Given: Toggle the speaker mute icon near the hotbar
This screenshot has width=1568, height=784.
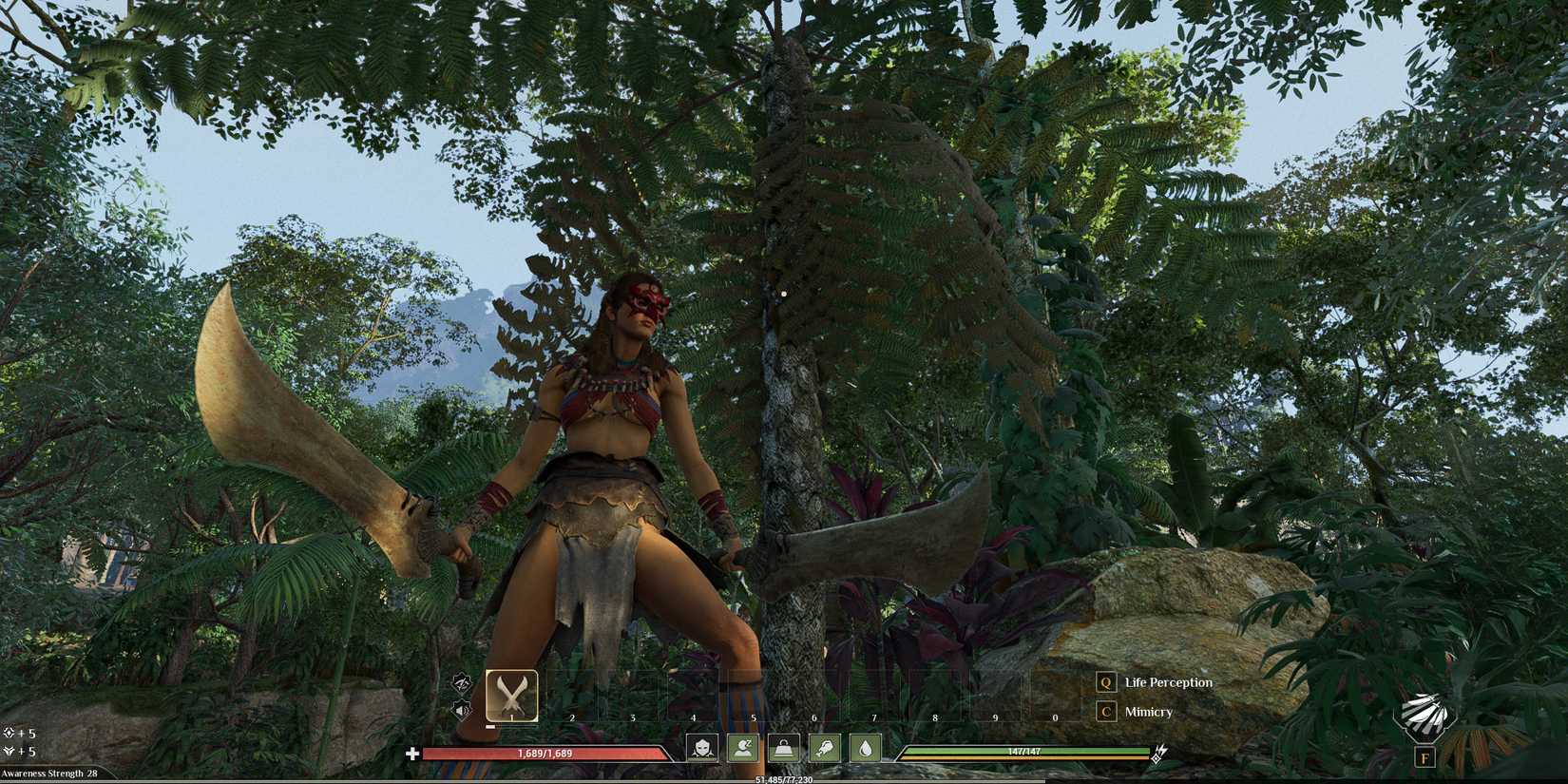Looking at the screenshot, I should point(462,711).
